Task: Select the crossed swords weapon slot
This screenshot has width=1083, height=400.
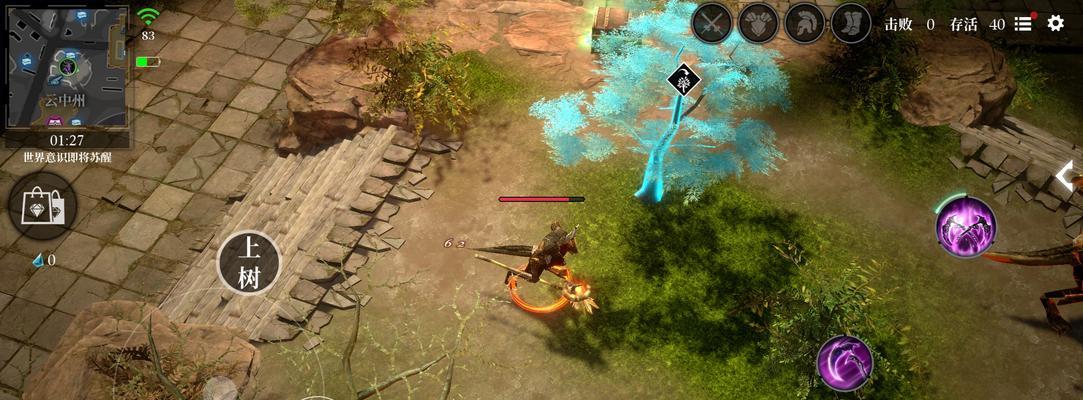Action: coord(713,23)
